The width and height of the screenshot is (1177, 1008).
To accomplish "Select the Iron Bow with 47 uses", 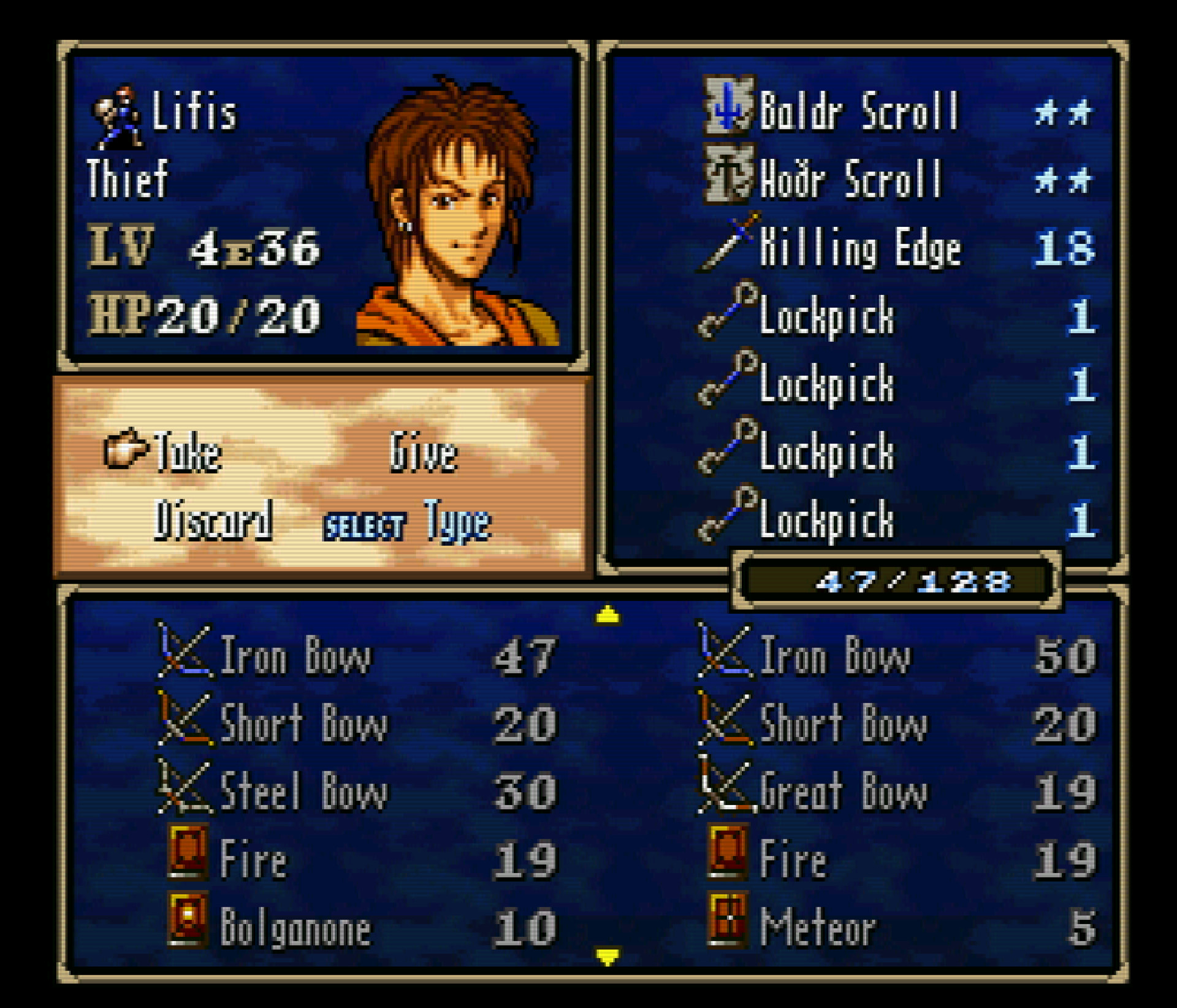I will point(294,656).
